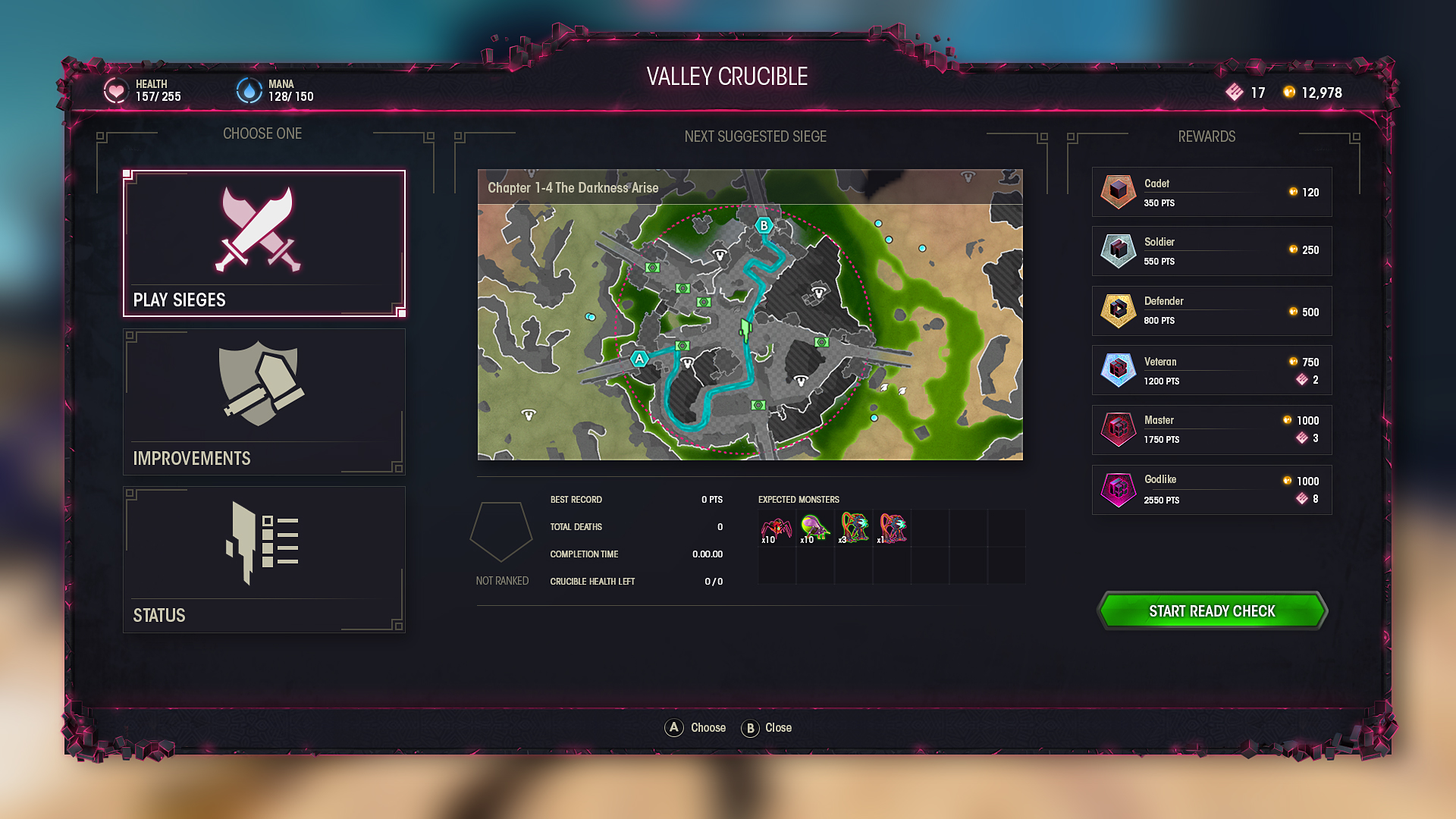Pick the Master reward tier

tap(1211, 430)
